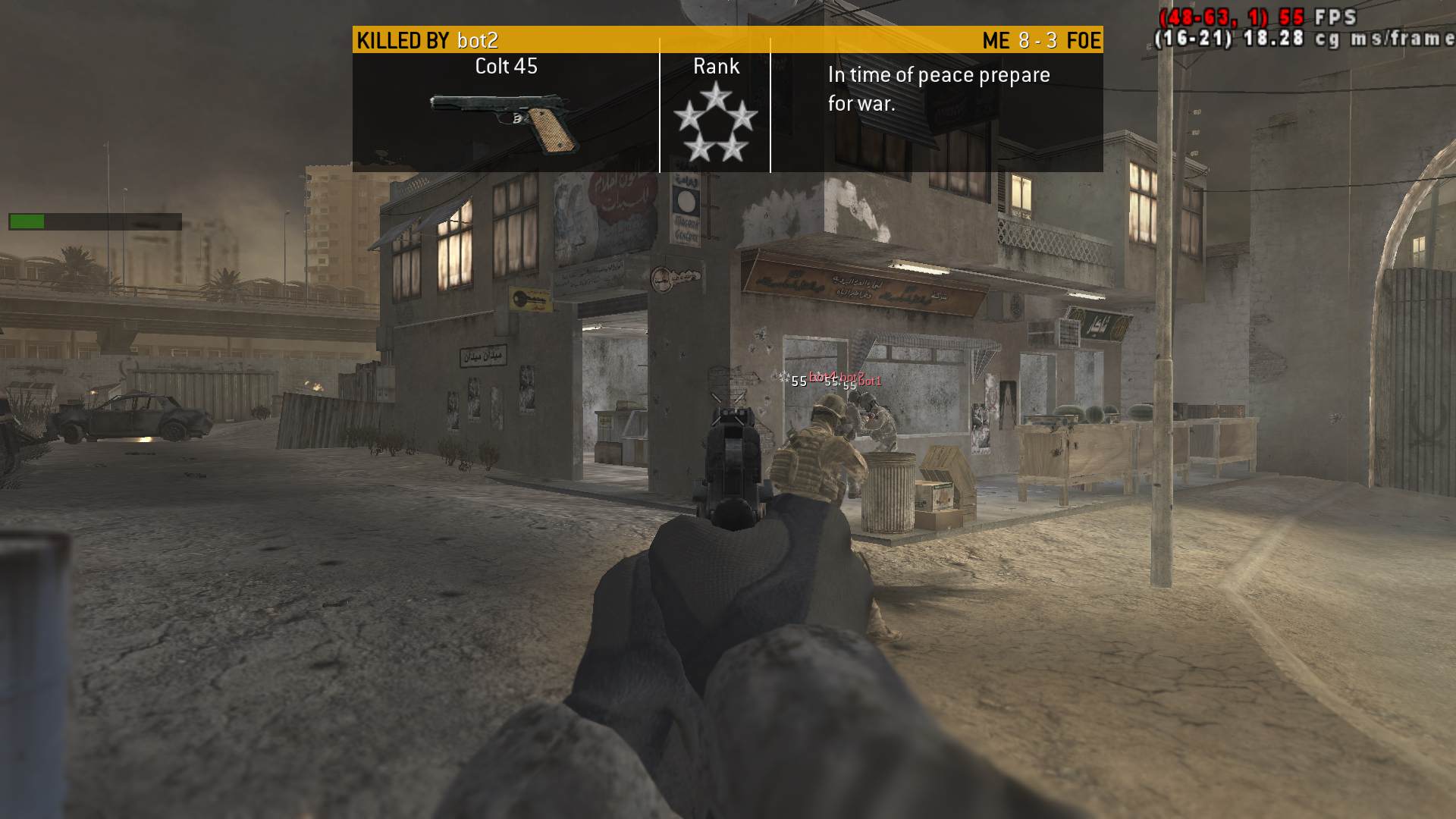This screenshot has width=1456, height=819.
Task: Select the five-star Rank insignia
Action: [x=715, y=123]
